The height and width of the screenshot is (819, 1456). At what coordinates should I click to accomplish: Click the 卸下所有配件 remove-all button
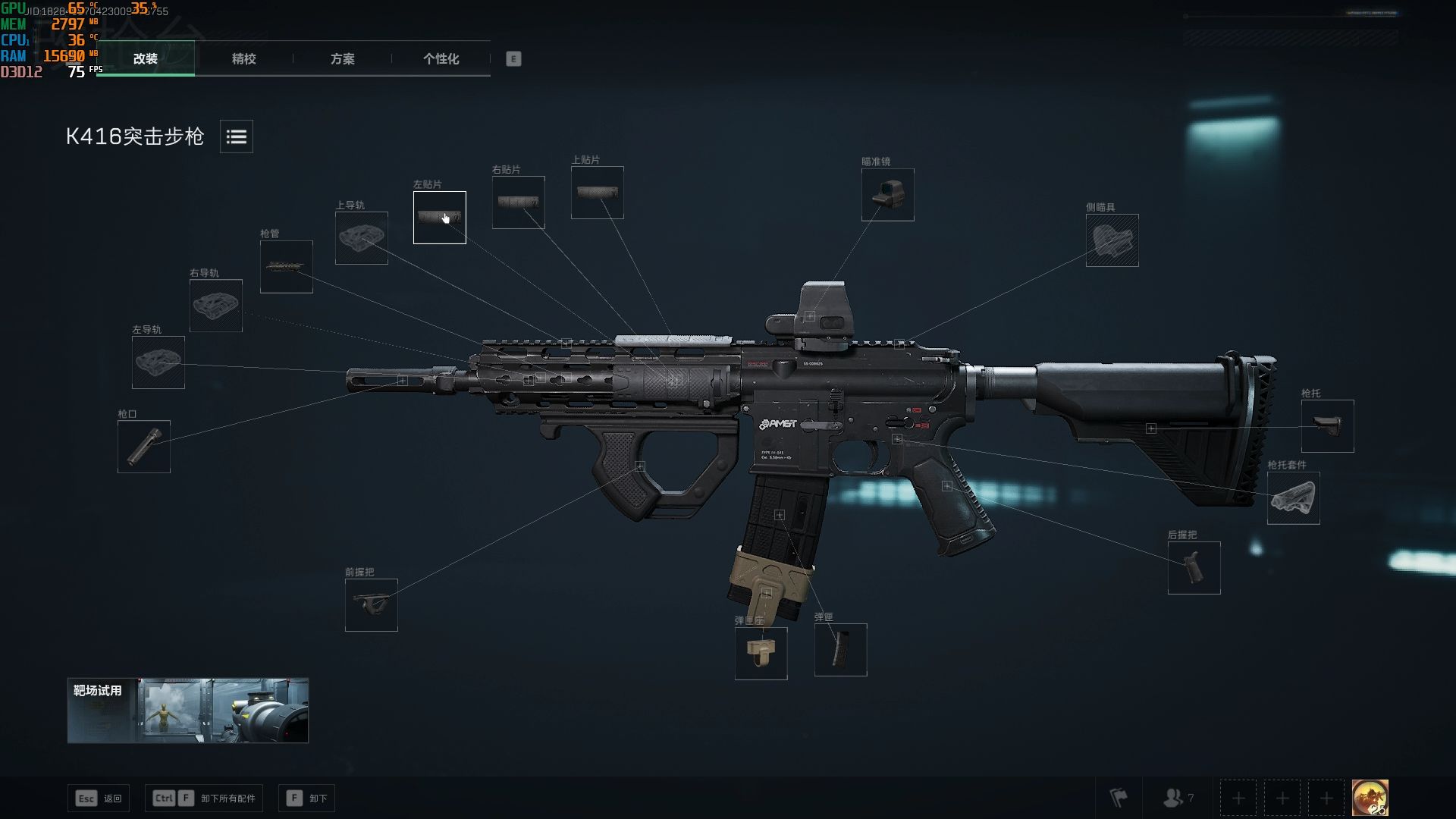[x=204, y=799]
